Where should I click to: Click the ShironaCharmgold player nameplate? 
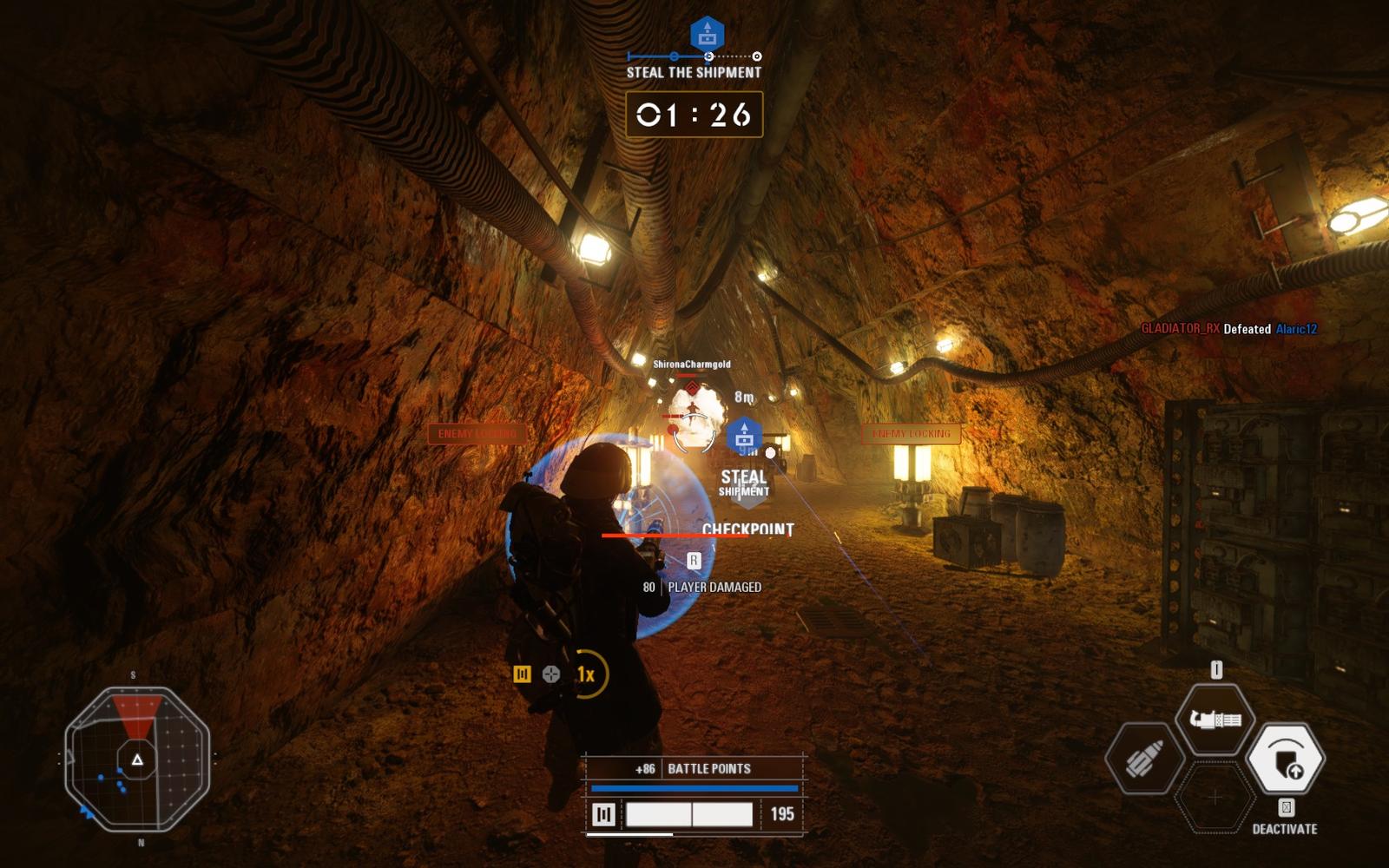[691, 365]
